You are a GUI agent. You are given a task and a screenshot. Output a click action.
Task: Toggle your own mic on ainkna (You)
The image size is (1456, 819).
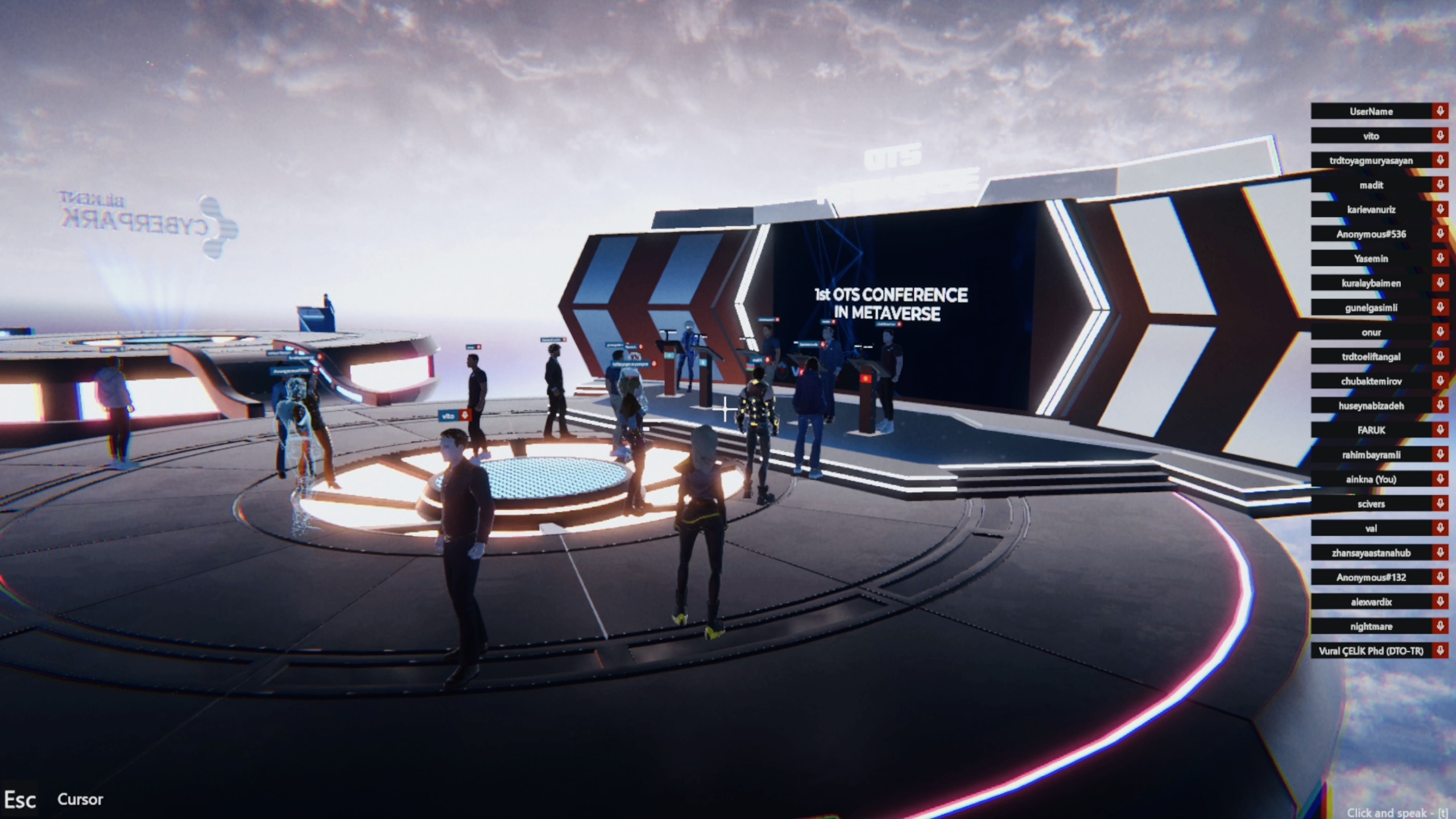pyautogui.click(x=1440, y=479)
